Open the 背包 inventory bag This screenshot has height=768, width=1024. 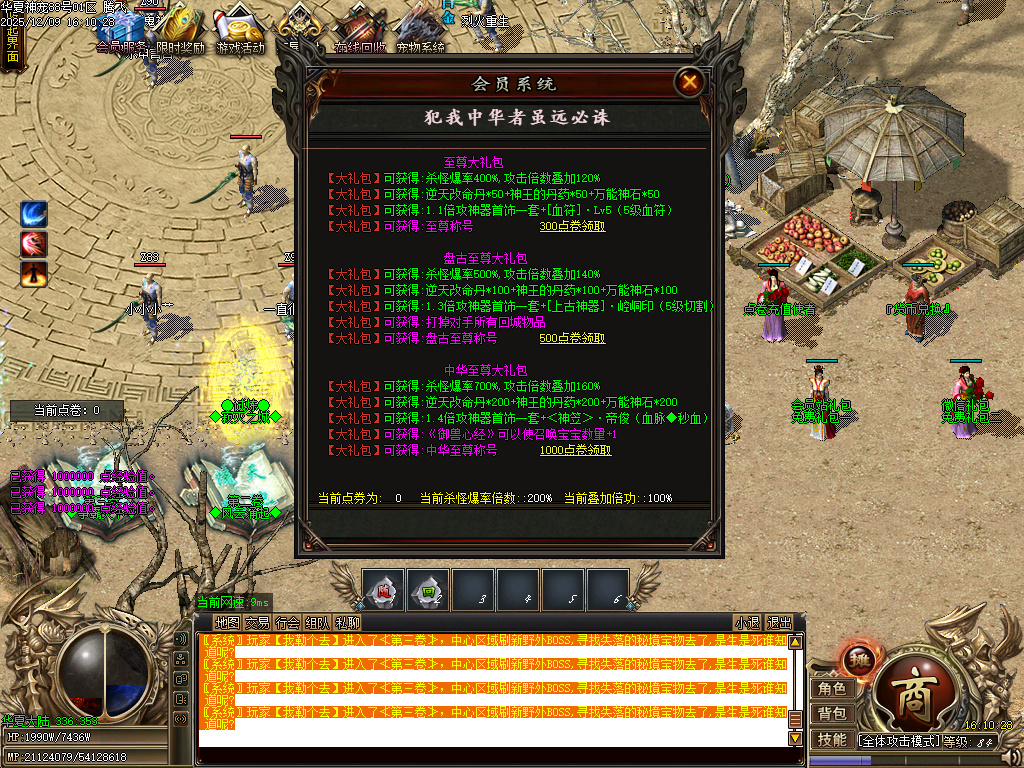[x=832, y=714]
